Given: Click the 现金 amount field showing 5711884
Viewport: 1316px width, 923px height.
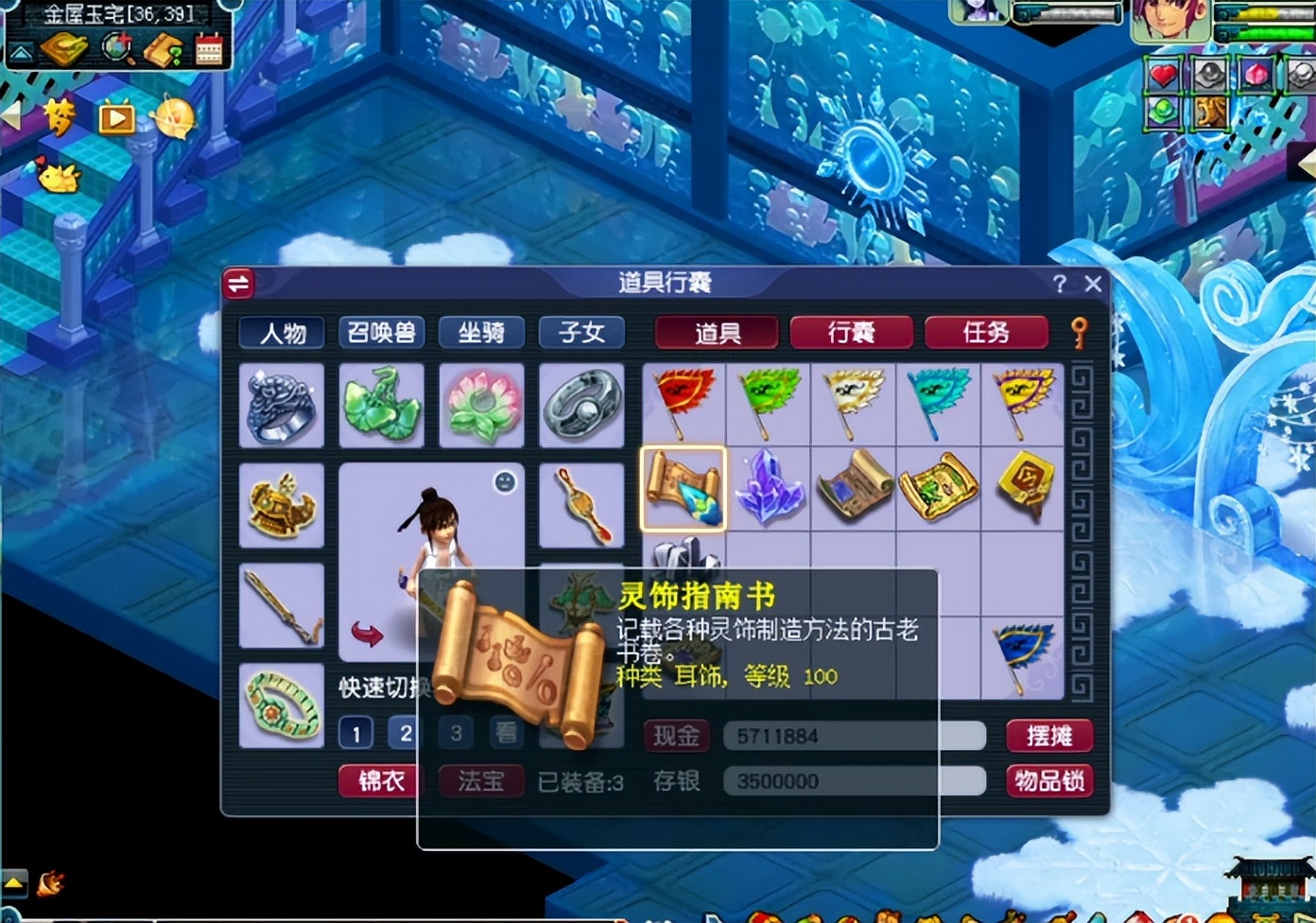Looking at the screenshot, I should click(x=851, y=736).
